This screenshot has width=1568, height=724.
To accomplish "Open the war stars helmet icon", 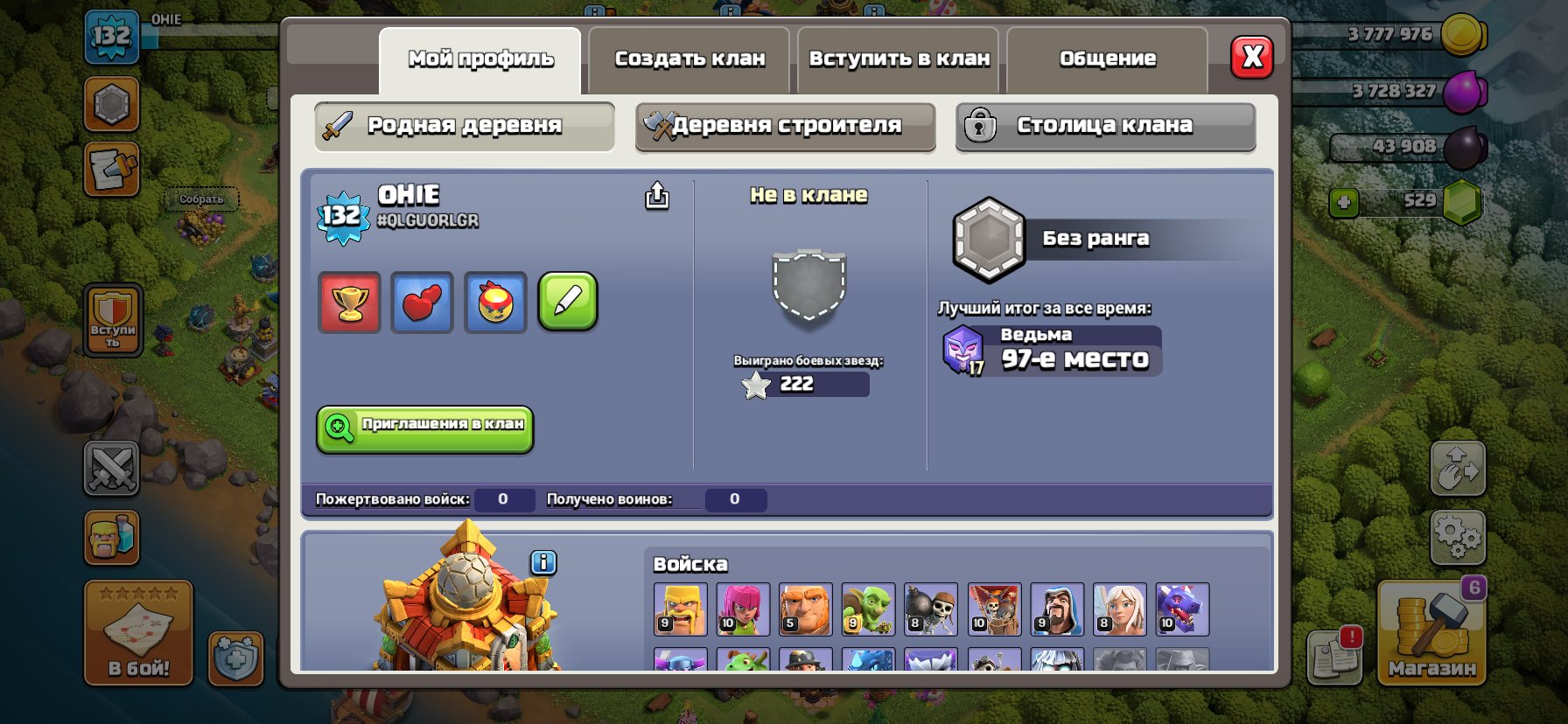I will 494,303.
